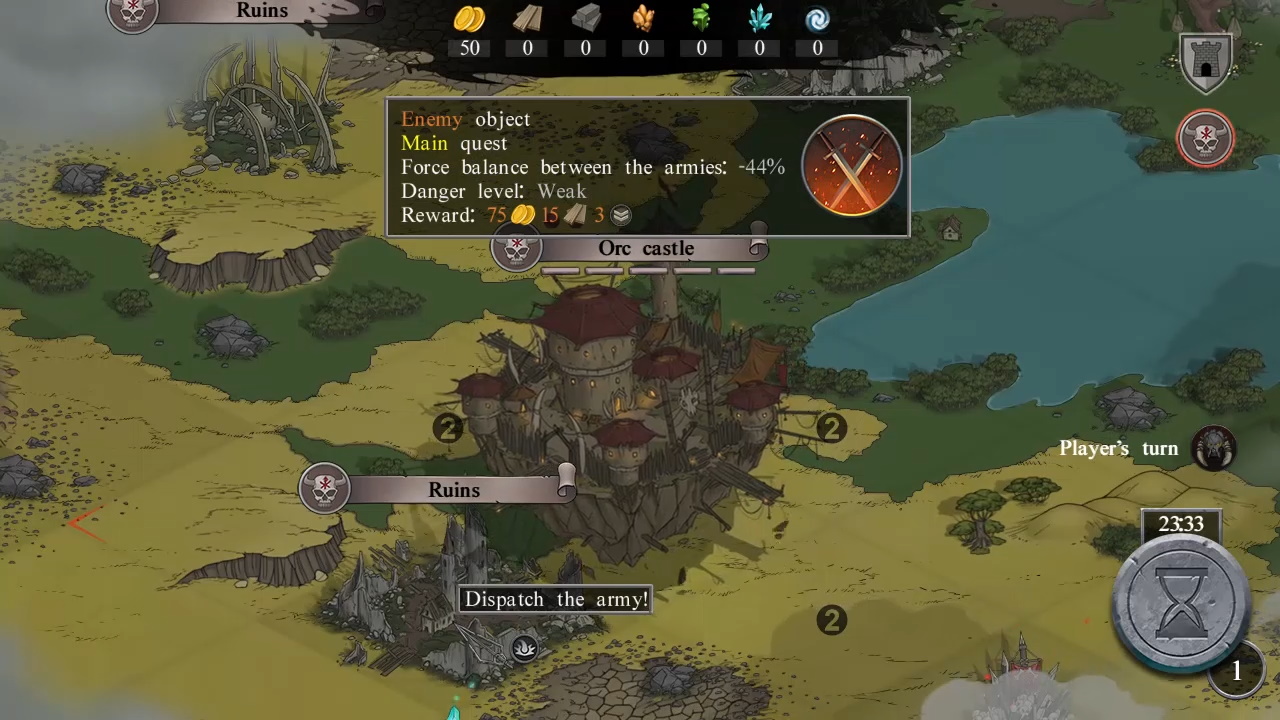Click the castle shield marker in the top right
Image resolution: width=1280 pixels, height=720 pixels.
click(1205, 62)
